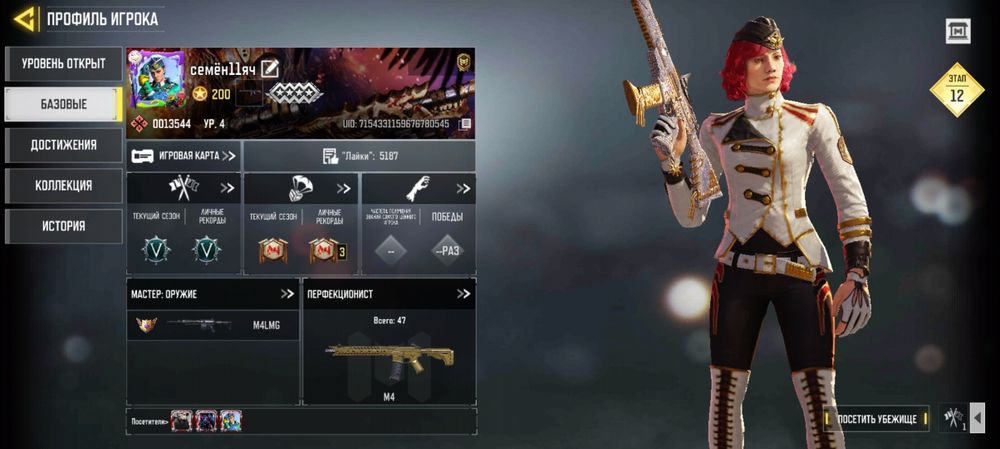Open the Этап 12 diamond badge

(x=957, y=91)
